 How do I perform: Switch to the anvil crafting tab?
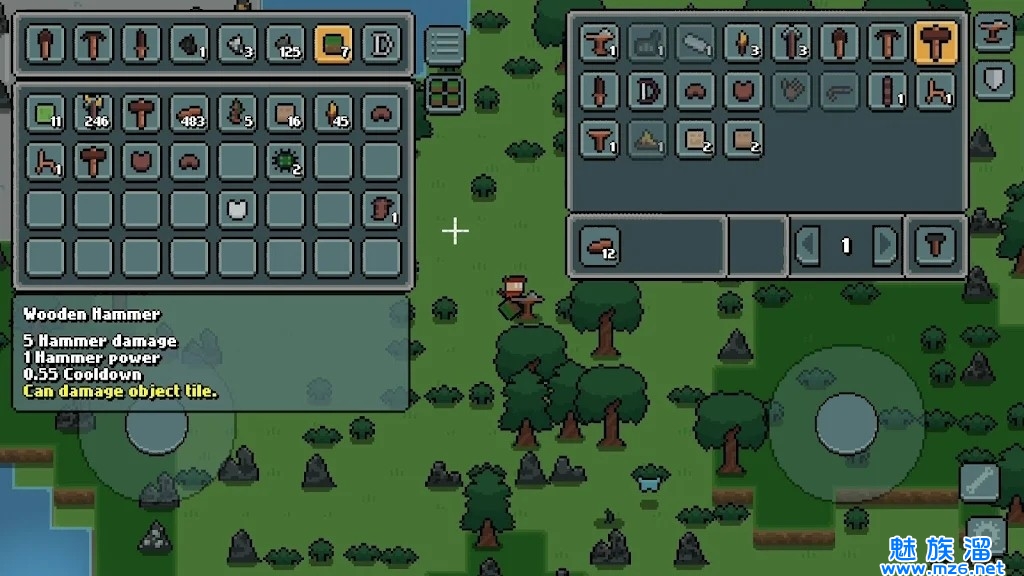pyautogui.click(x=993, y=30)
